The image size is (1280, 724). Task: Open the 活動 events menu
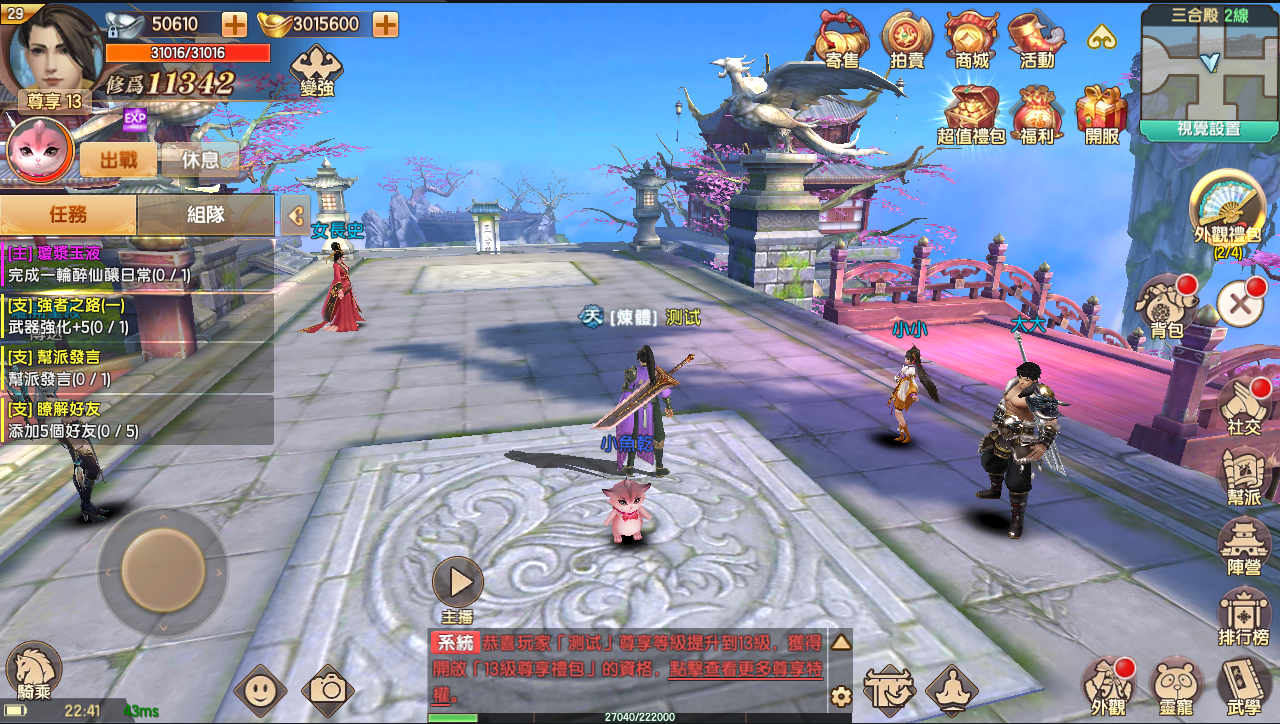coord(1037,40)
